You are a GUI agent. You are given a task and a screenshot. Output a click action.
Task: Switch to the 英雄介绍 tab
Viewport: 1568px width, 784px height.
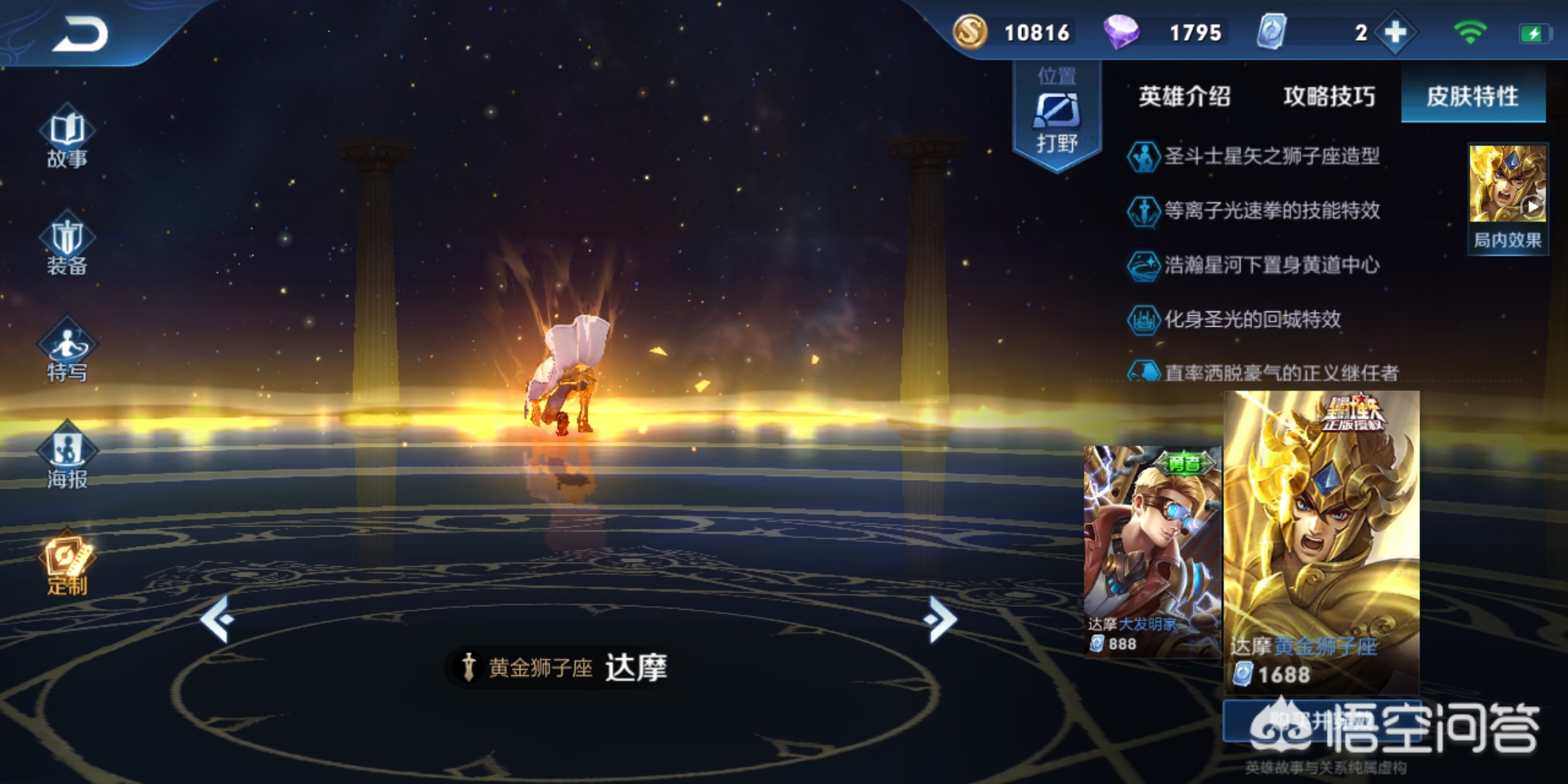pyautogui.click(x=1184, y=97)
